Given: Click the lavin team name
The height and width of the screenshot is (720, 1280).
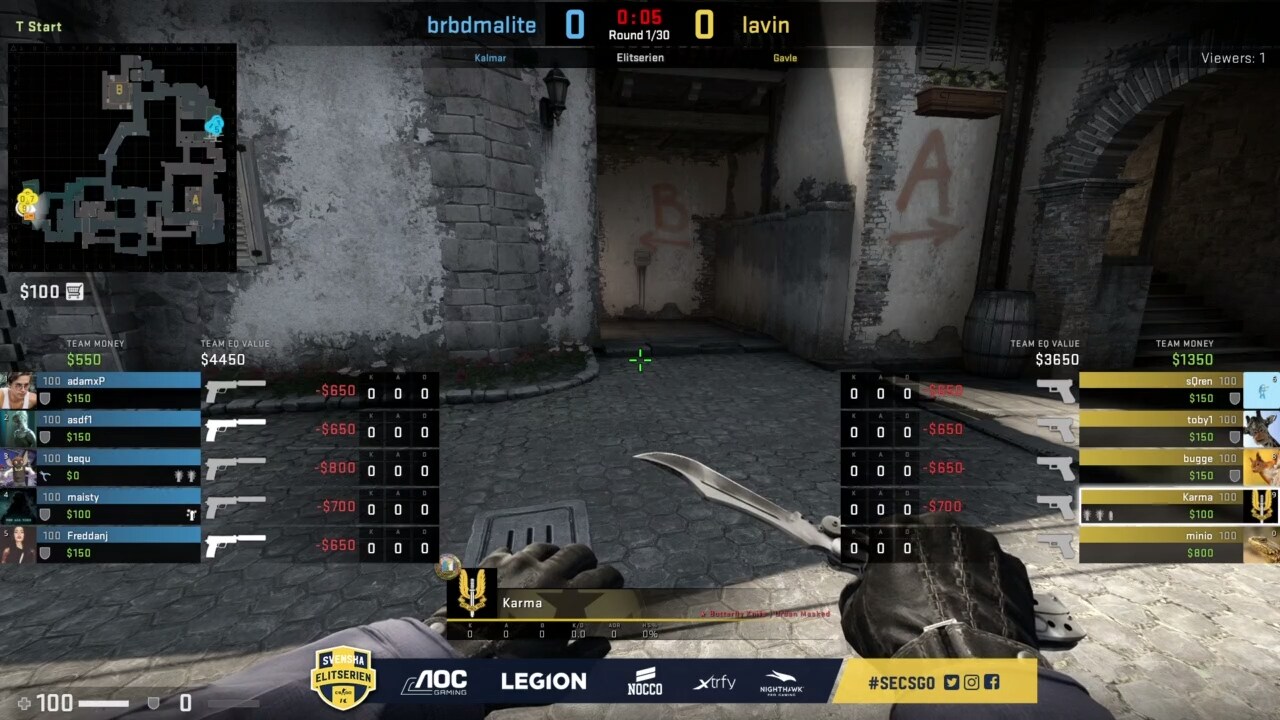Looking at the screenshot, I should click(765, 25).
